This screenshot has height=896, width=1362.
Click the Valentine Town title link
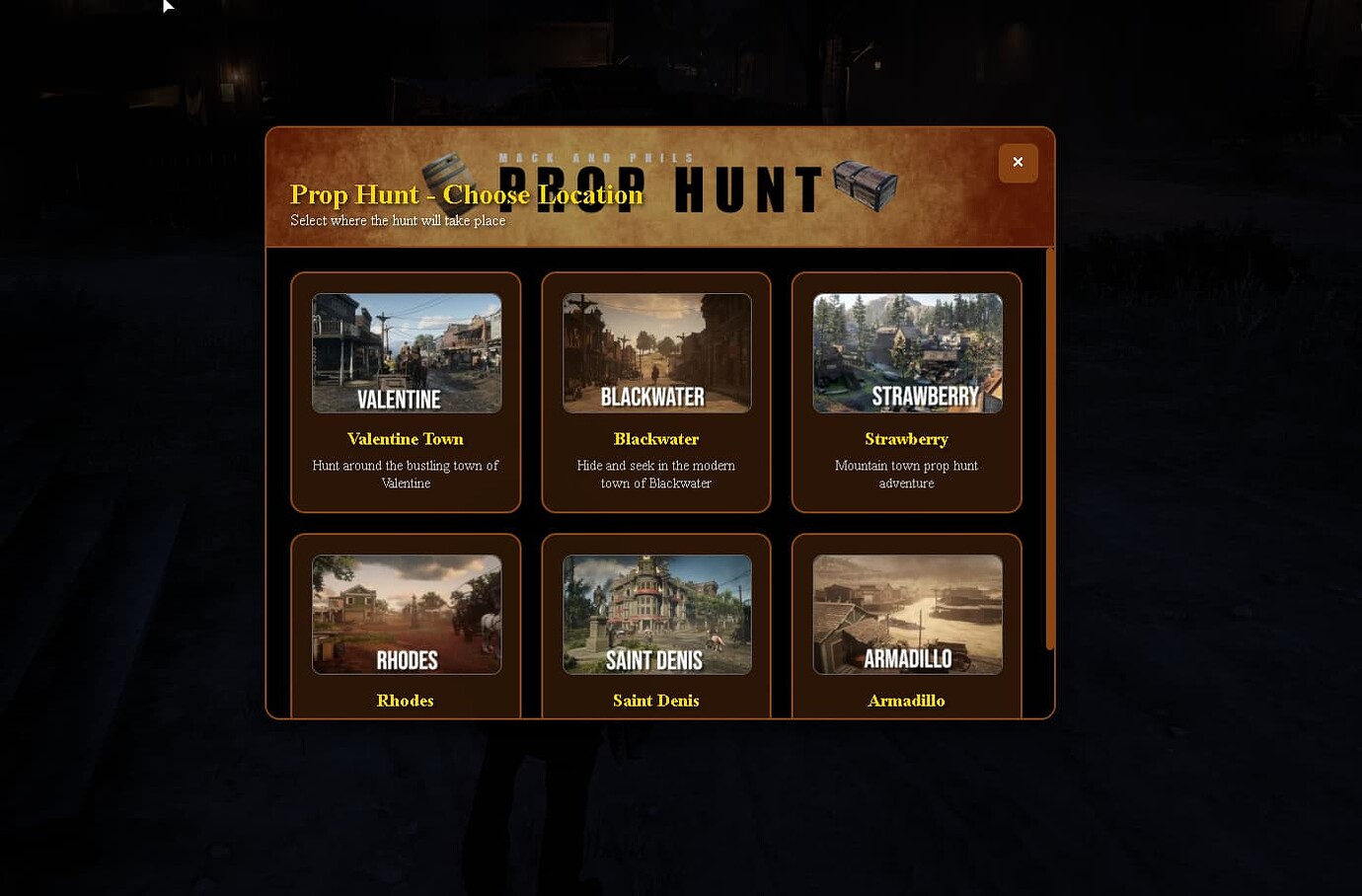pos(405,439)
